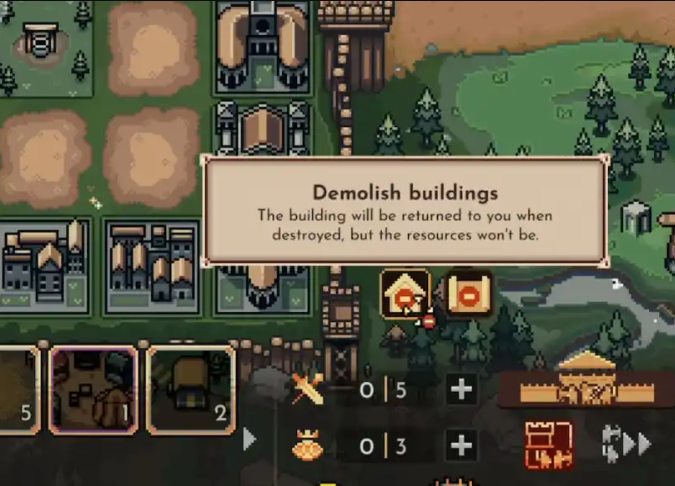Add a unit with the sword row plus
This screenshot has height=486, width=675.
click(x=461, y=390)
